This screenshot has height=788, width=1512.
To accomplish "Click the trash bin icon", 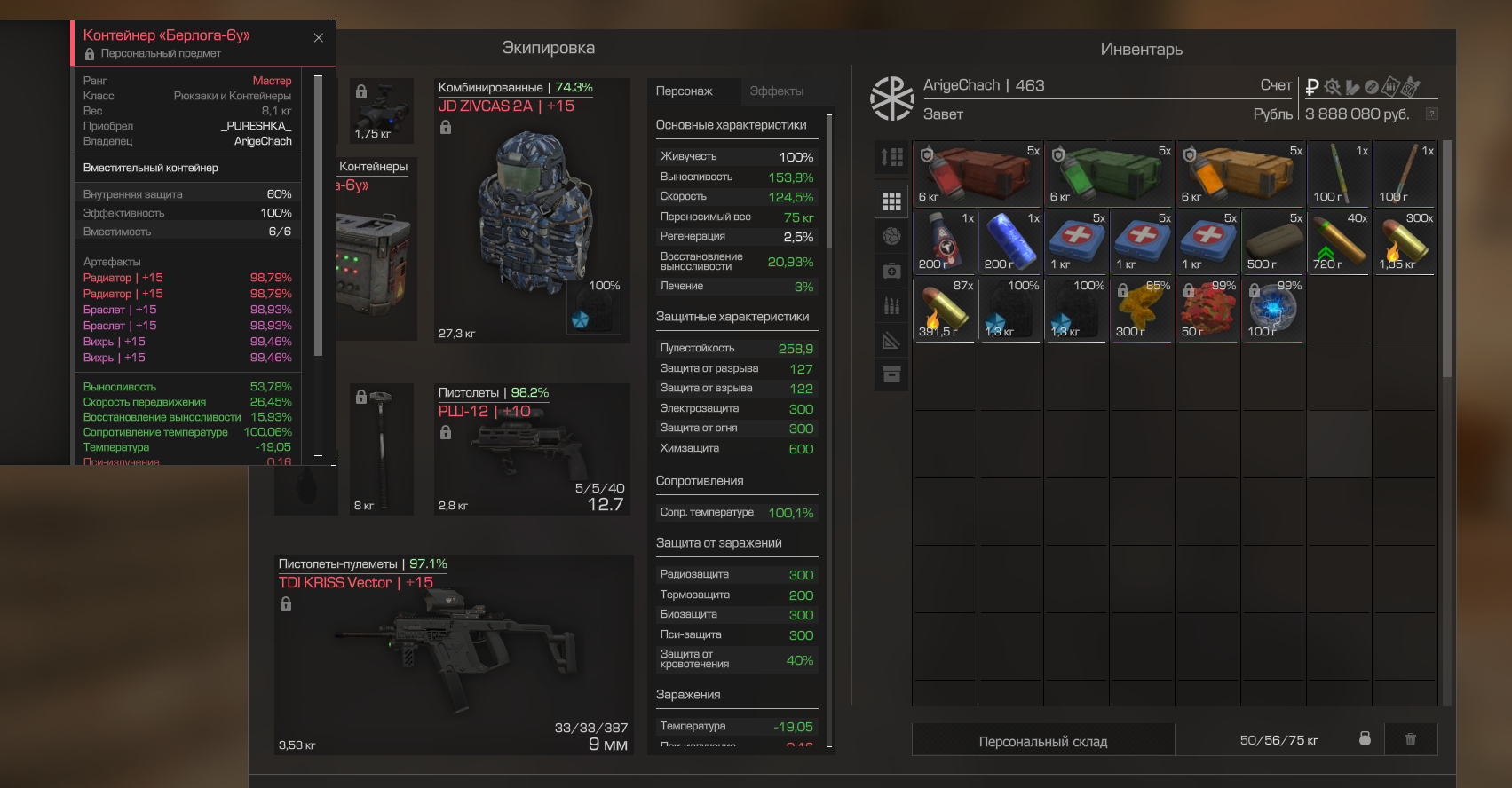I will click(1410, 739).
